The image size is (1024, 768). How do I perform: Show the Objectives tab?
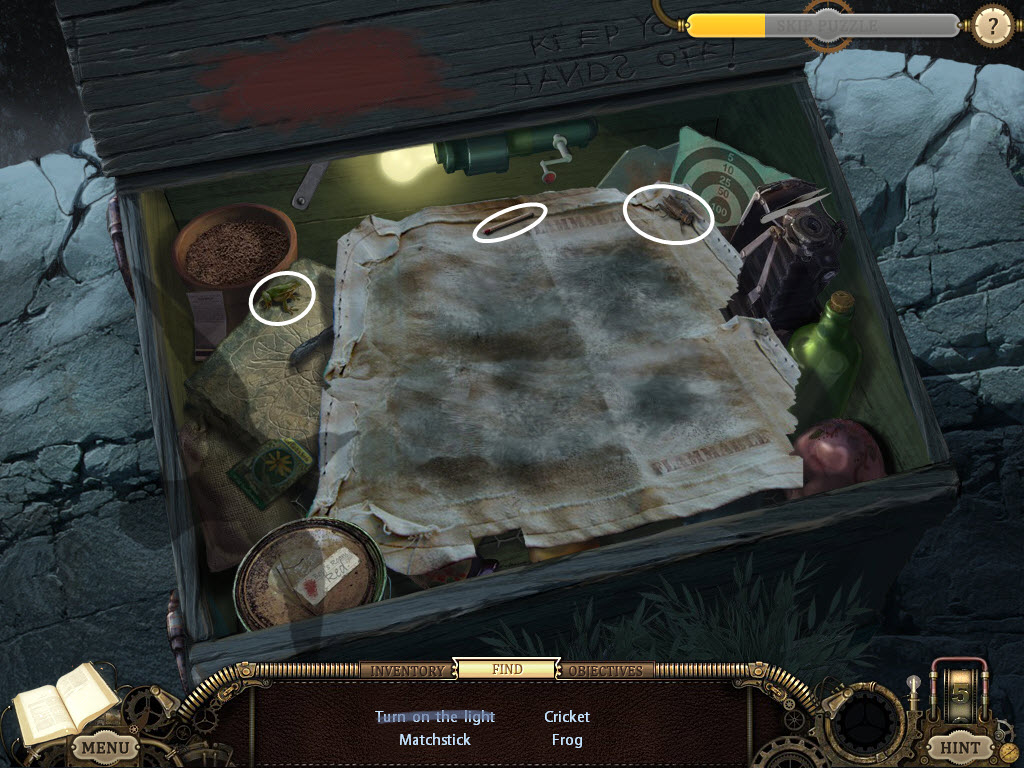pos(606,670)
